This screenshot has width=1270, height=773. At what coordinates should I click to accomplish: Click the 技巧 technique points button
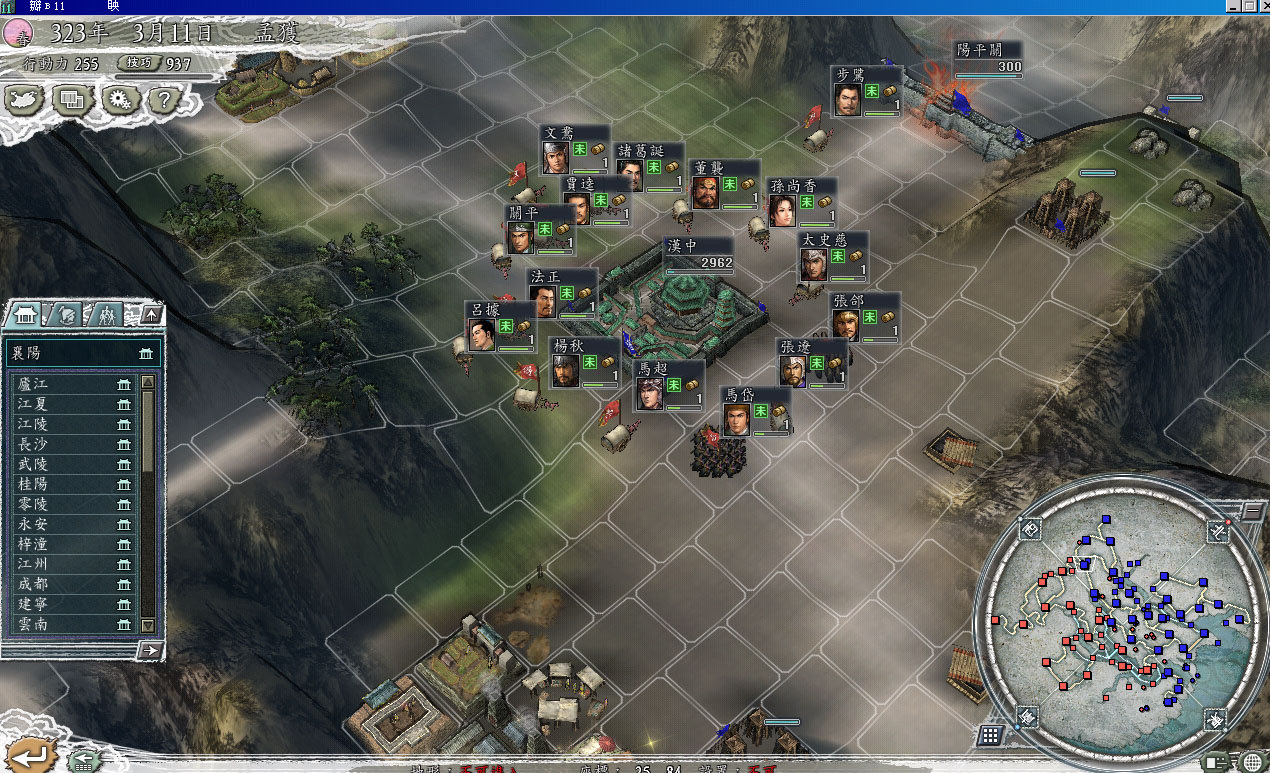coord(155,64)
